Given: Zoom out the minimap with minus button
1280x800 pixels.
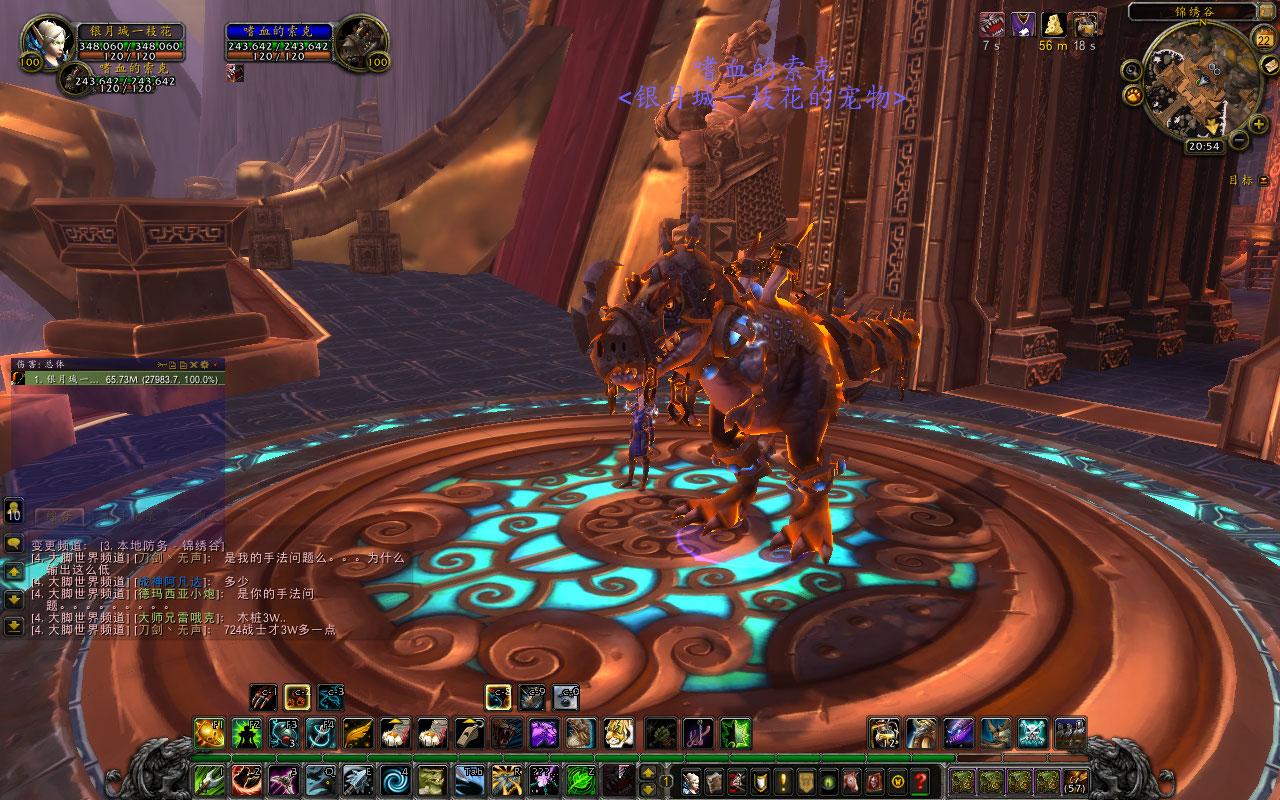Looking at the screenshot, I should pos(1240,140).
